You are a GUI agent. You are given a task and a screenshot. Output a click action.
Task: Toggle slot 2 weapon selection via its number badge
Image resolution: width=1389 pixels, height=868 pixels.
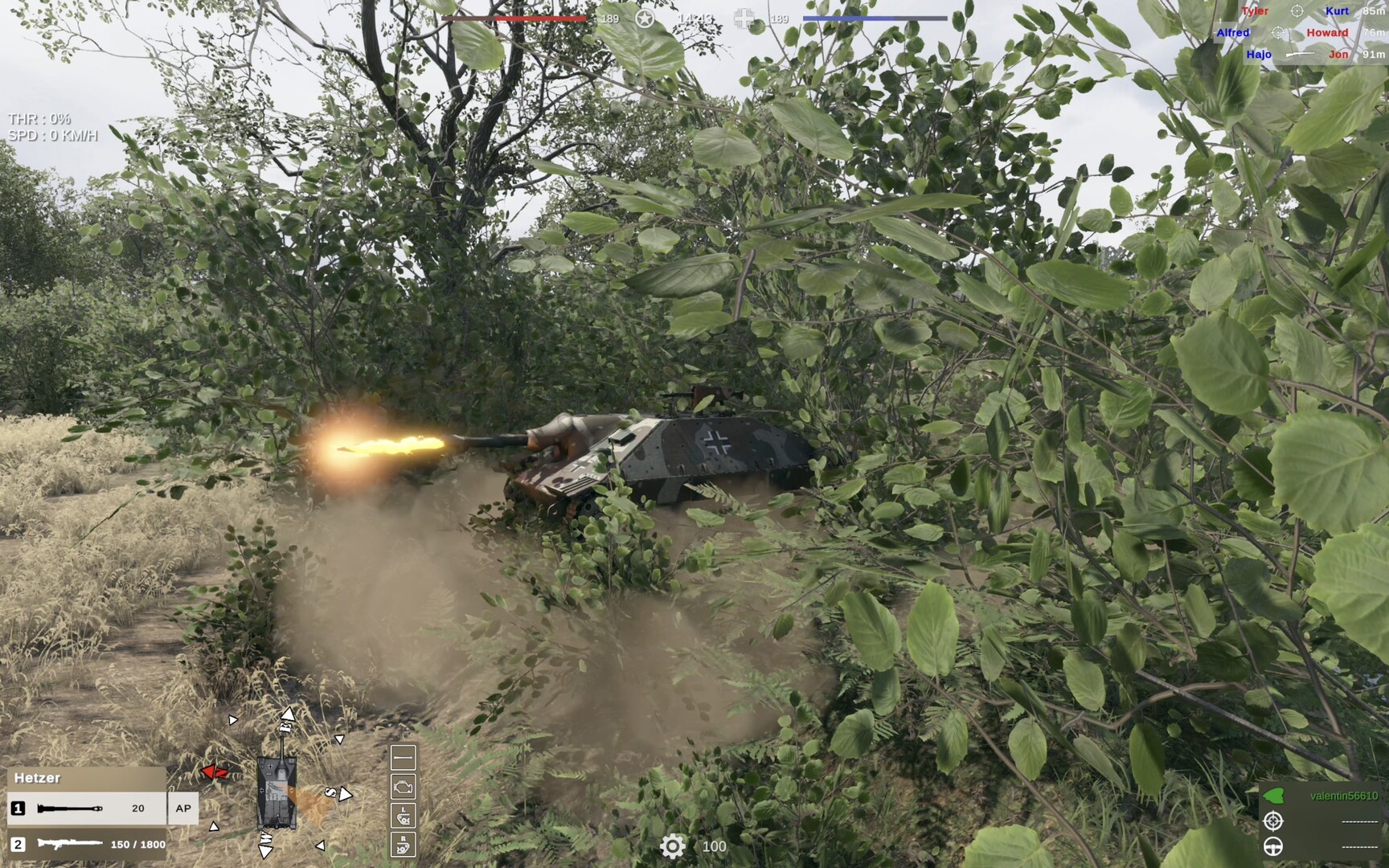pos(16,845)
